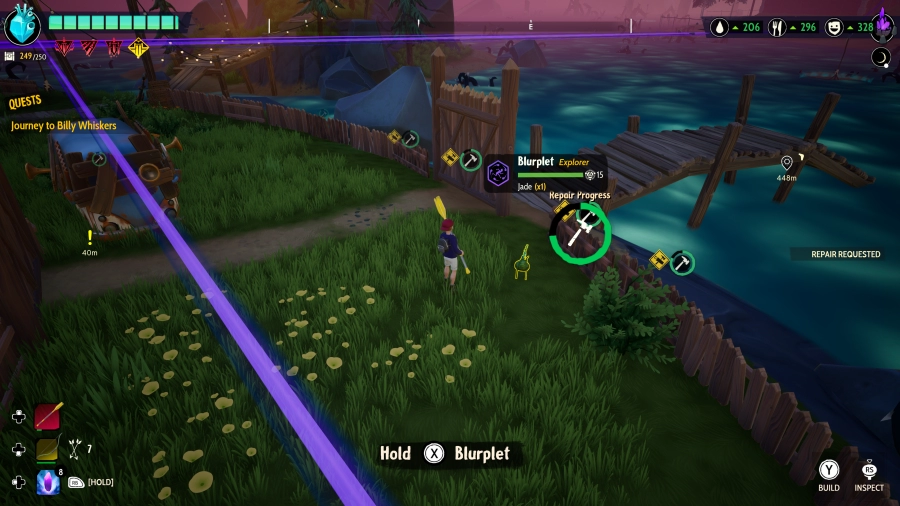Check the smiley mask happiness icon
The width and height of the screenshot is (900, 506).
click(833, 28)
